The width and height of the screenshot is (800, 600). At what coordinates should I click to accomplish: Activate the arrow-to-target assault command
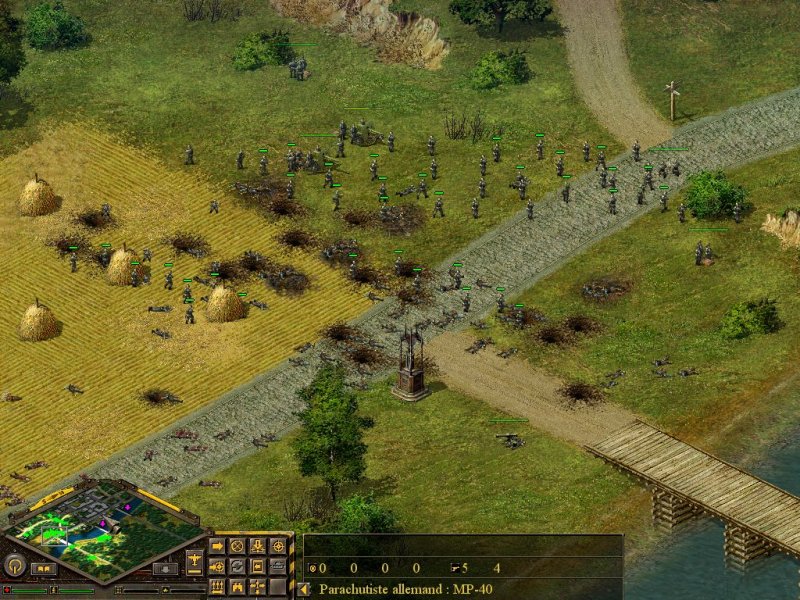click(216, 566)
